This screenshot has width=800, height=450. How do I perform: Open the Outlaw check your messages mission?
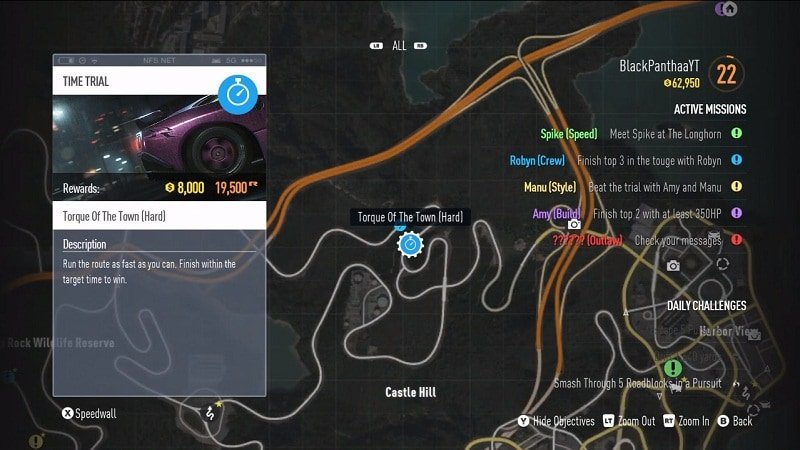[640, 240]
